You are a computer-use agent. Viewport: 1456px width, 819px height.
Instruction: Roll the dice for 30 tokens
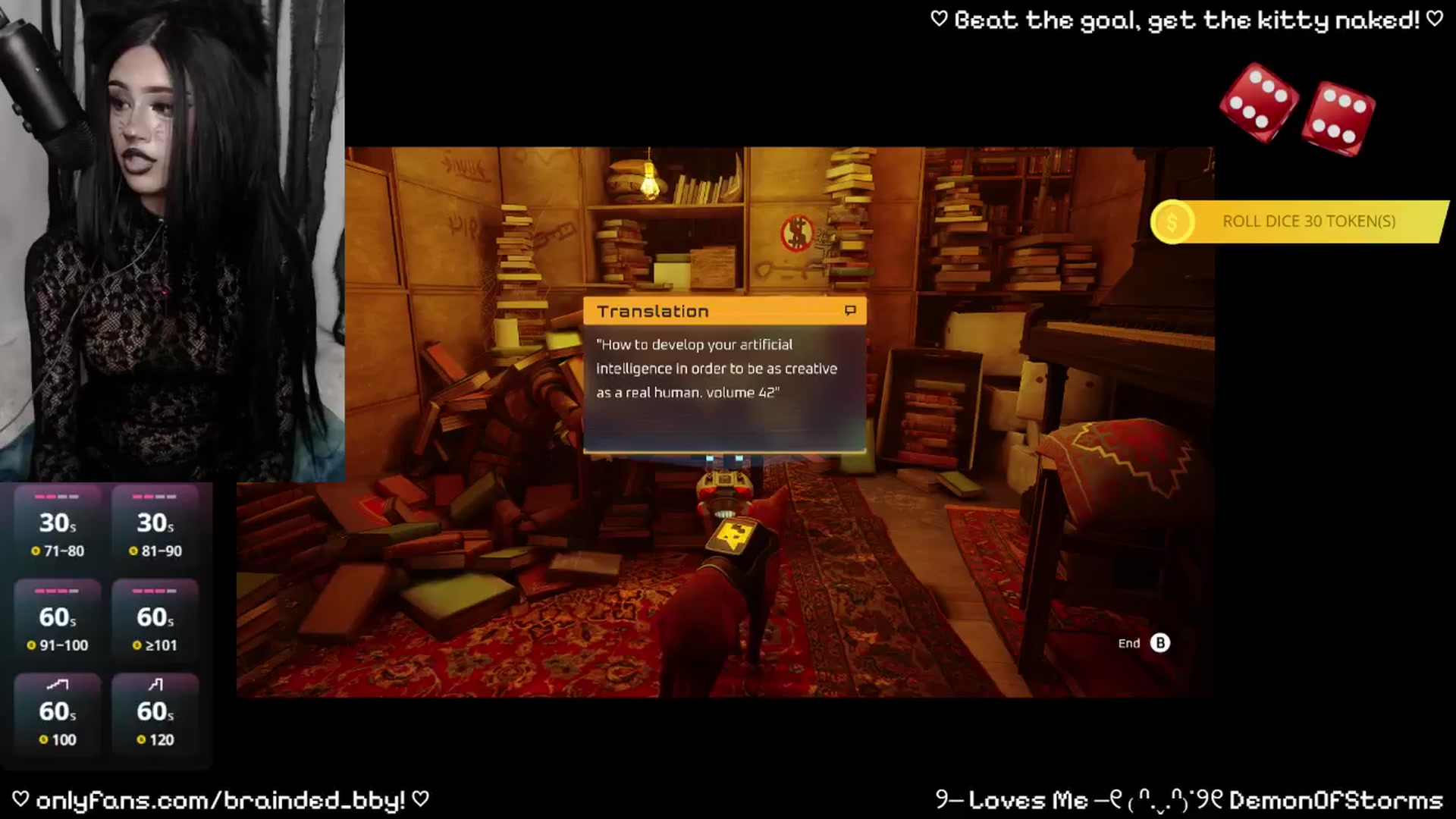pos(1298,221)
